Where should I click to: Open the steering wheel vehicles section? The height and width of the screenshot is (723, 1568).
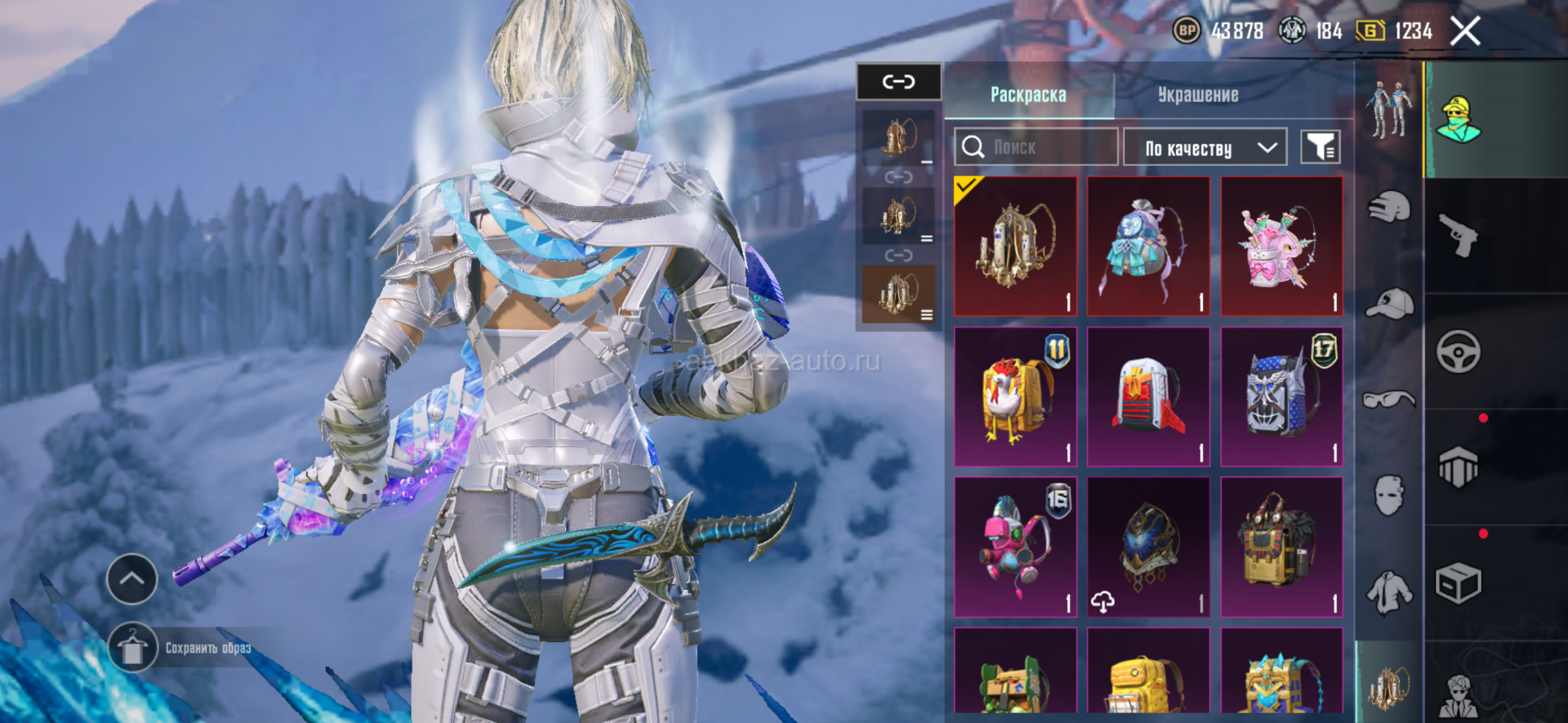(x=1459, y=352)
